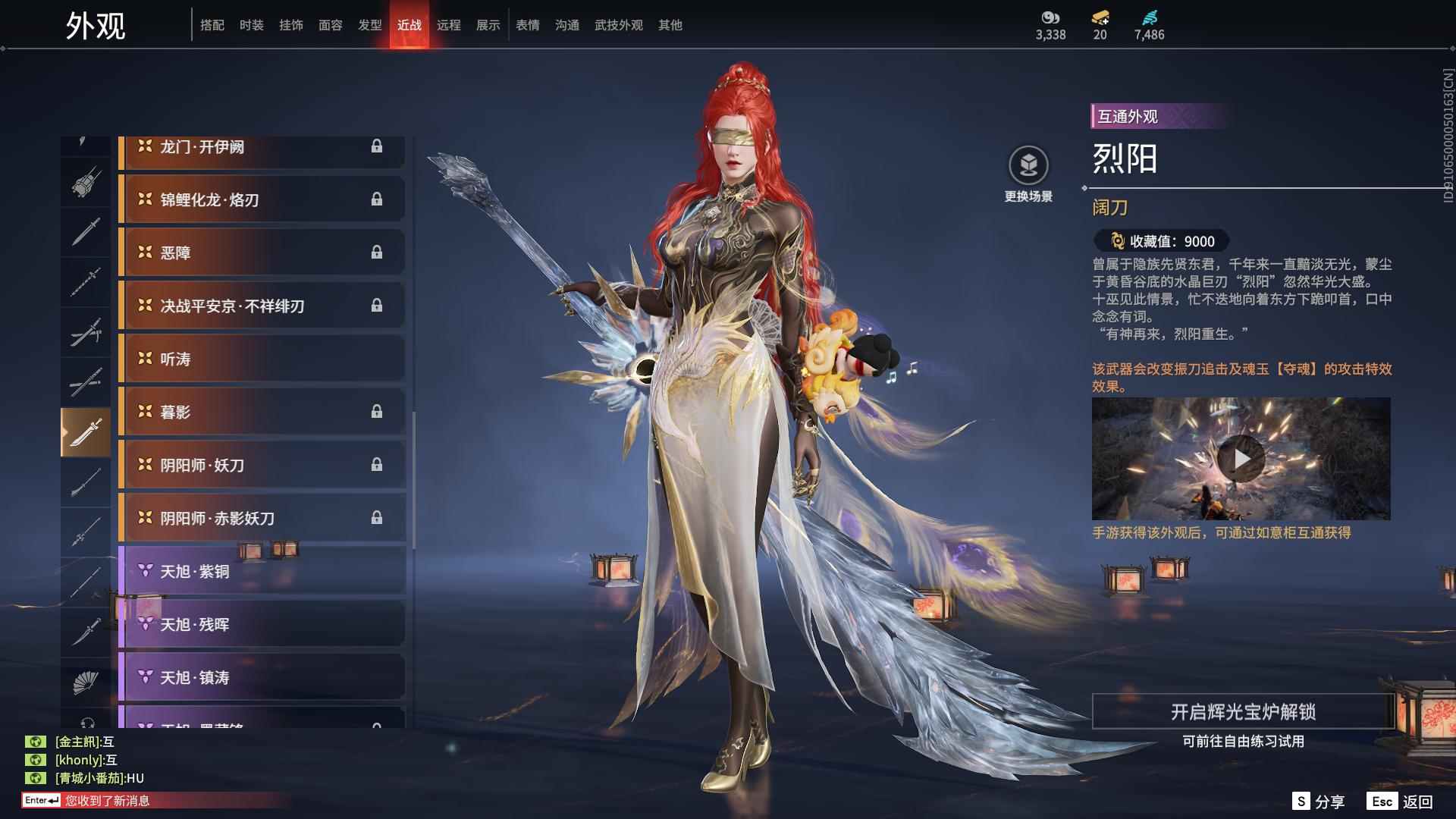Click the 开启辉光宝炉解锁 button

pyautogui.click(x=1244, y=713)
